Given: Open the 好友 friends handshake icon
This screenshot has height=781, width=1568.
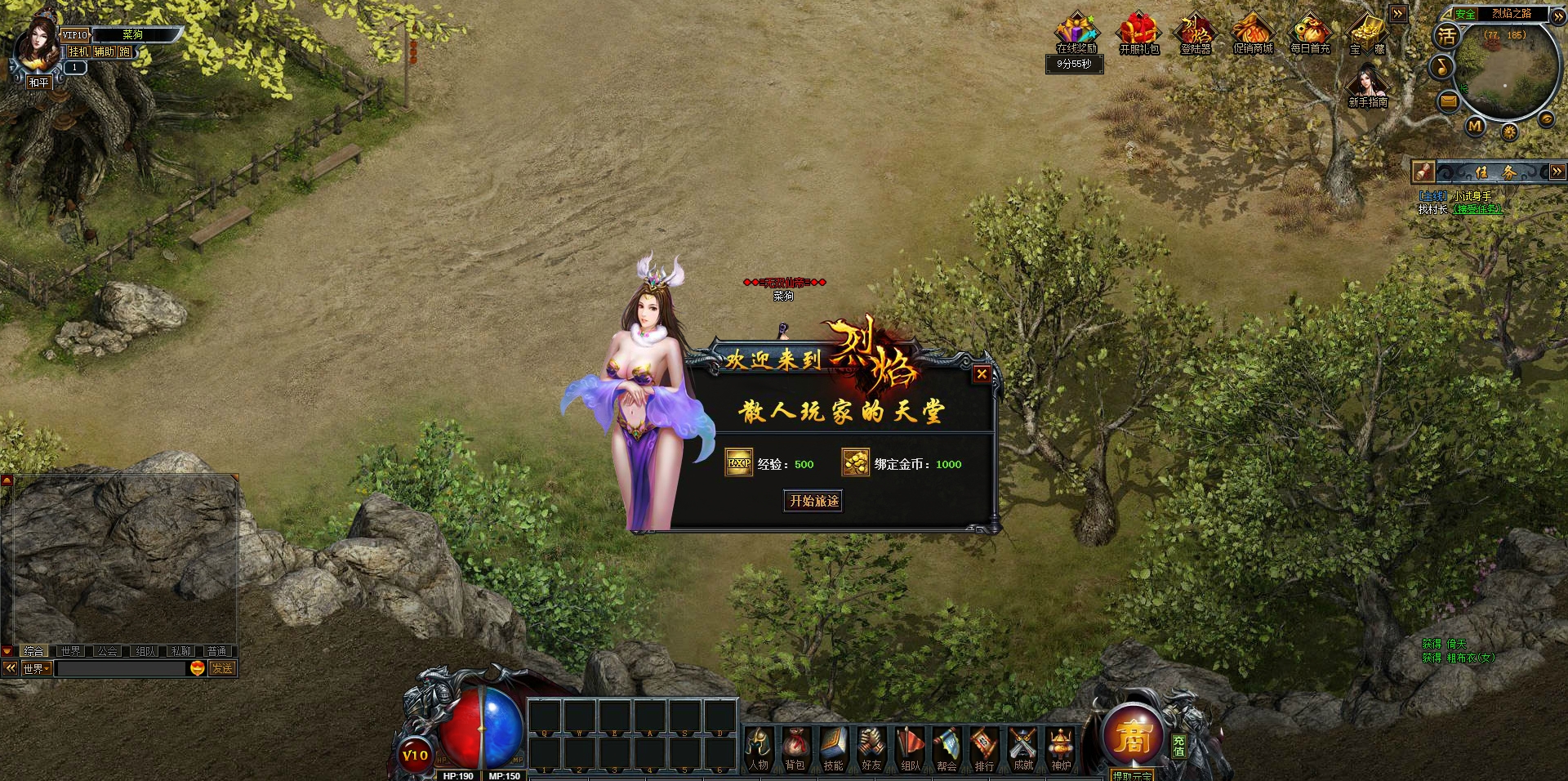Looking at the screenshot, I should click(x=871, y=749).
